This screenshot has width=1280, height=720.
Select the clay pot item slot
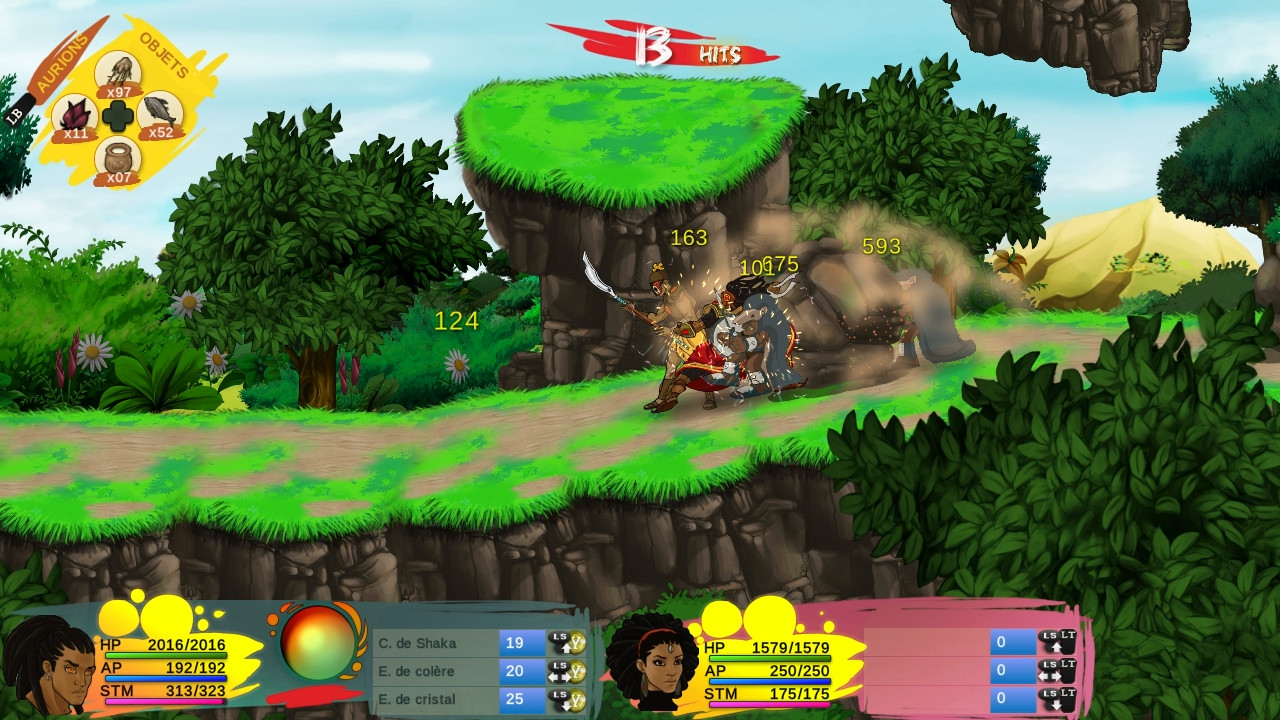(118, 160)
